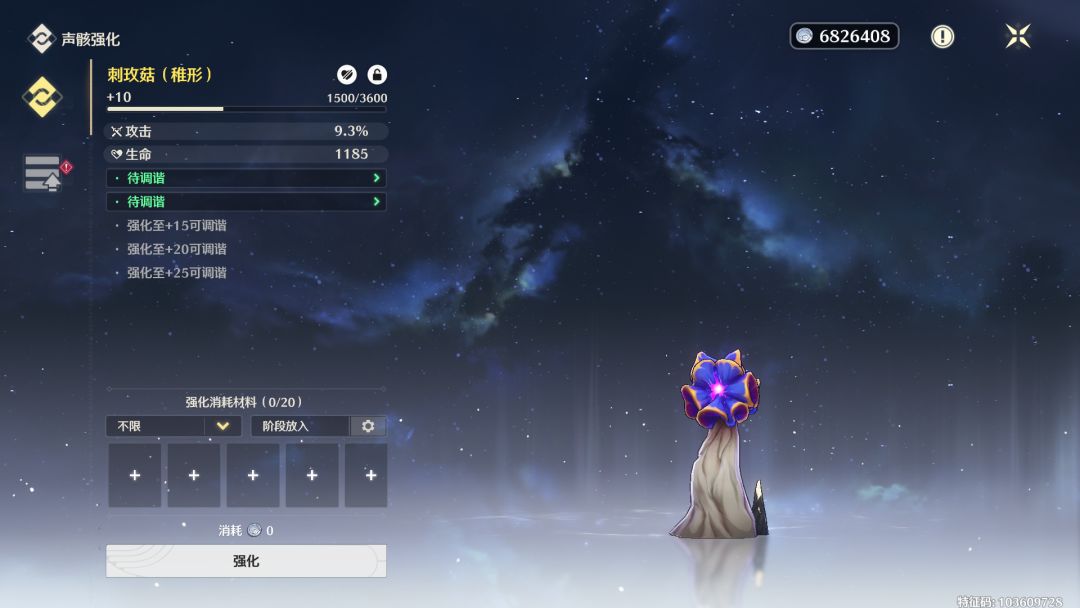
Task: Open material auto-fill gear settings
Action: [368, 426]
